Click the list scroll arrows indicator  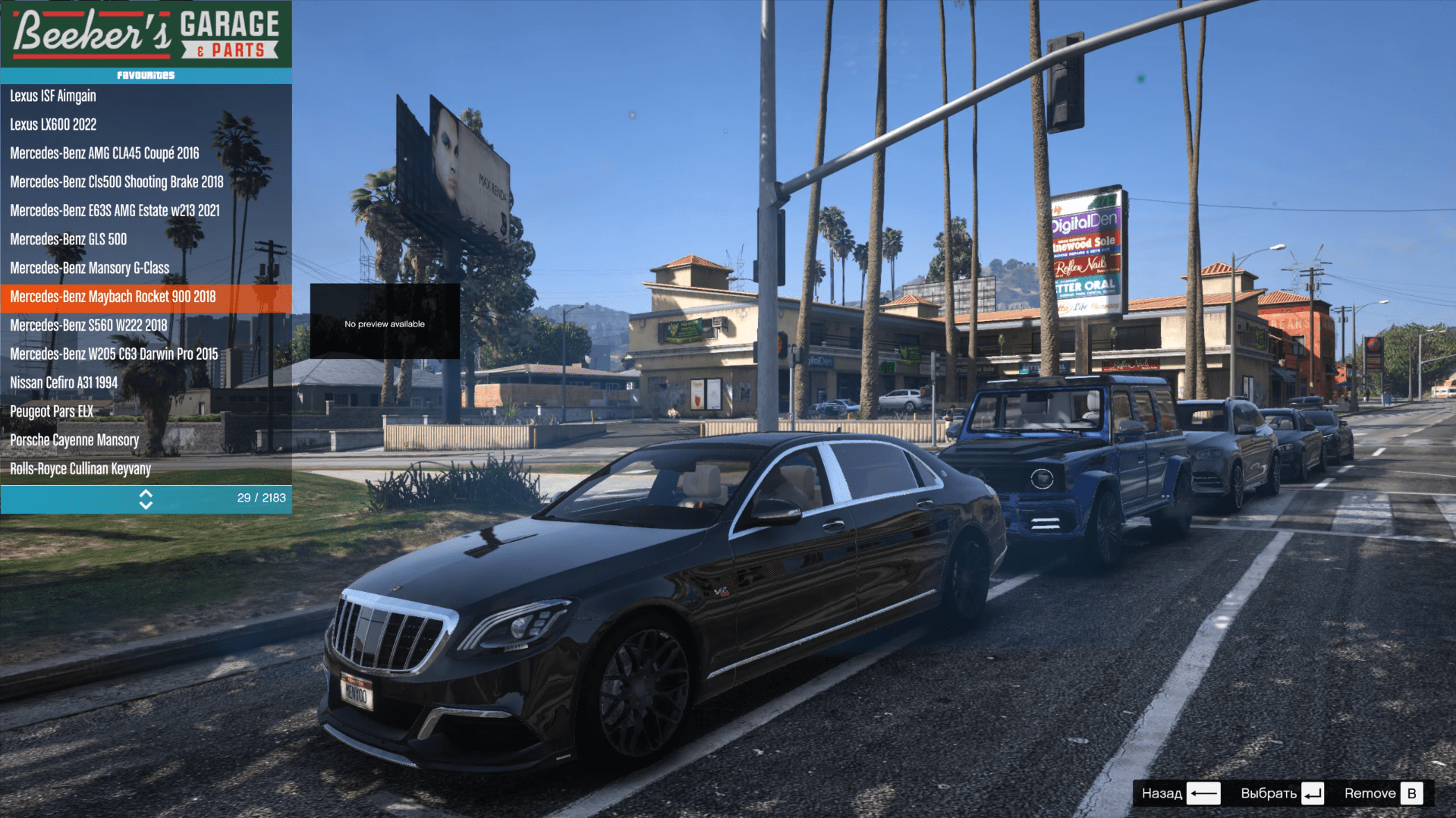[x=146, y=499]
